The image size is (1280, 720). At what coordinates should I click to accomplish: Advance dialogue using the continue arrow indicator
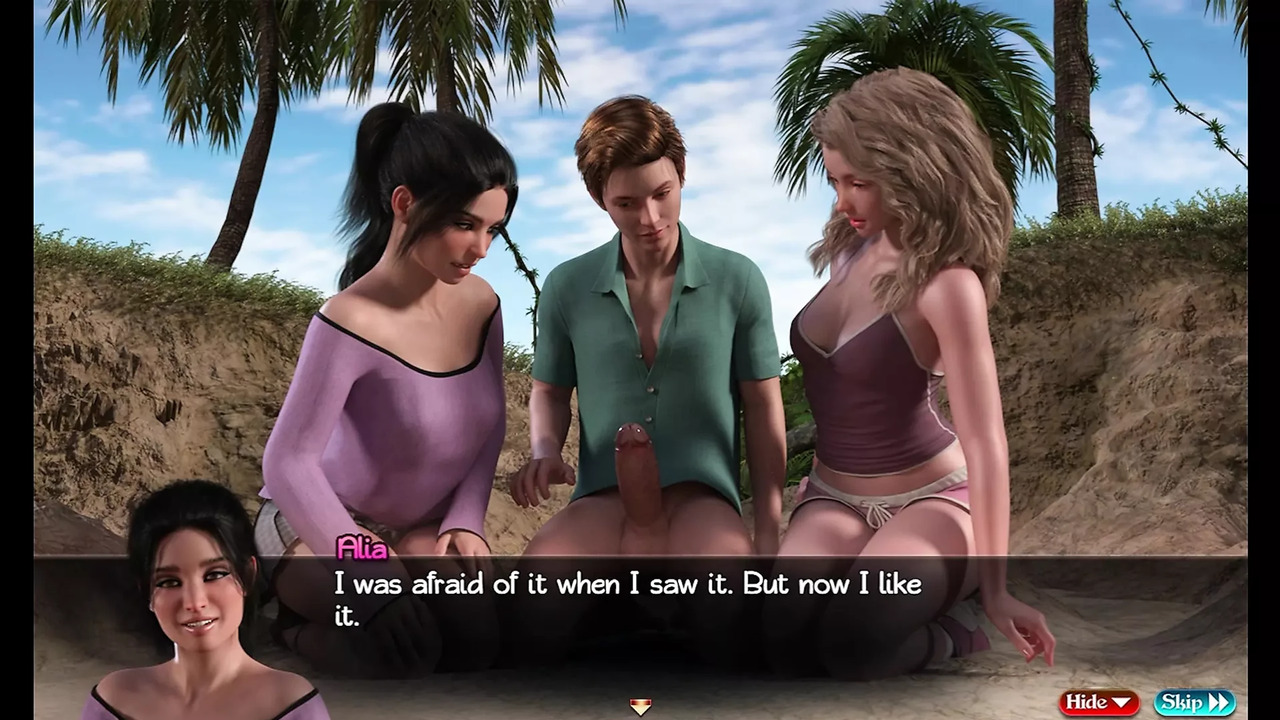tap(640, 707)
